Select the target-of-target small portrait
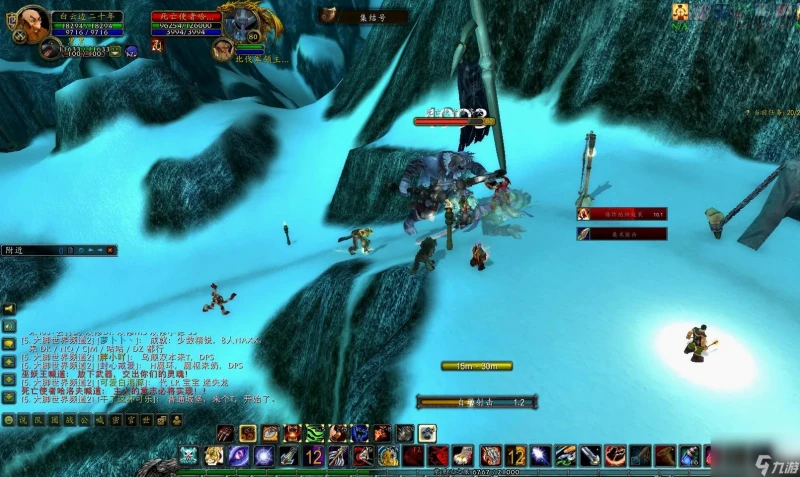Viewport: 800px width, 477px height. [x=221, y=47]
